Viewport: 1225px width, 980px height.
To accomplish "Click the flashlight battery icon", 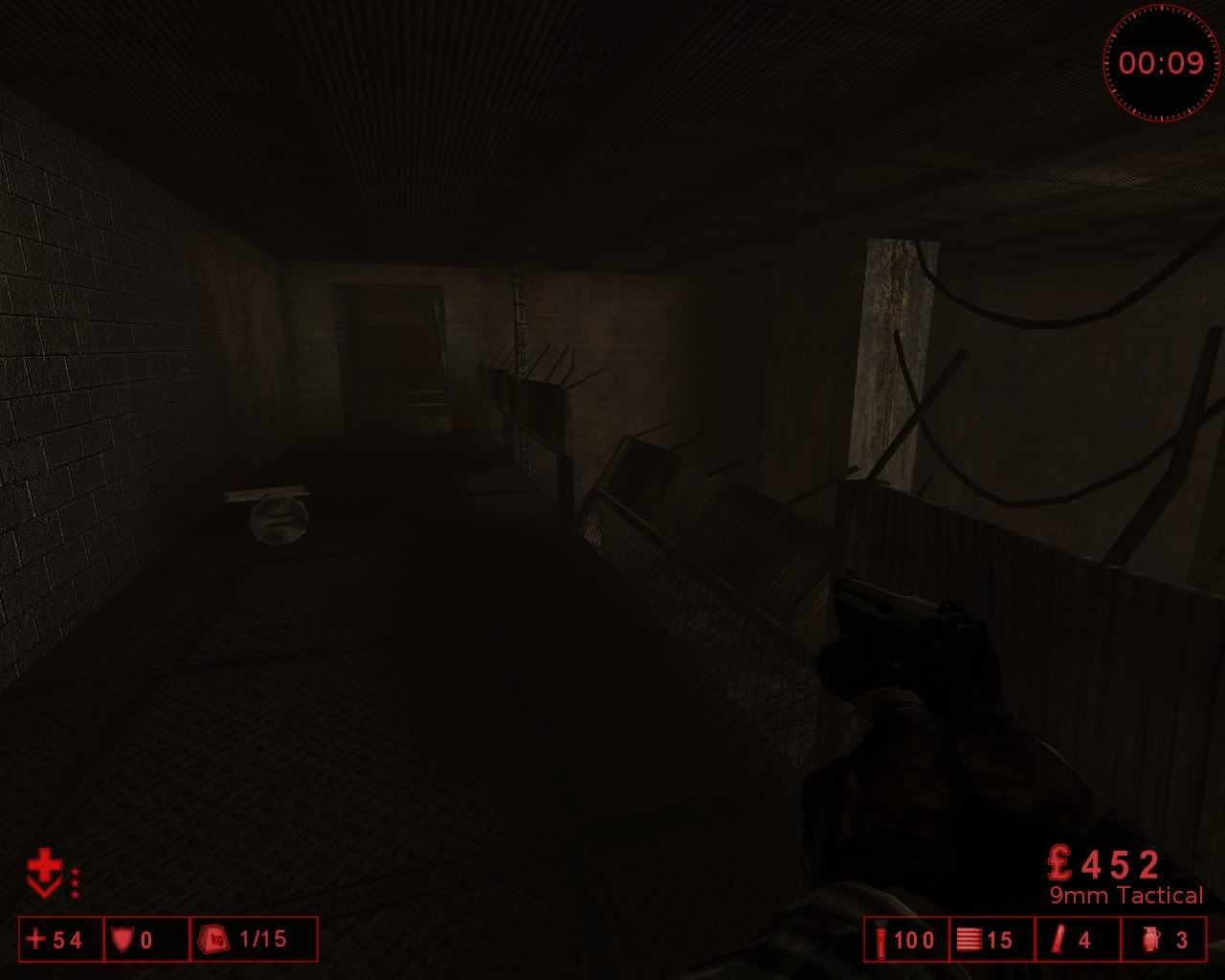I will click(x=880, y=940).
